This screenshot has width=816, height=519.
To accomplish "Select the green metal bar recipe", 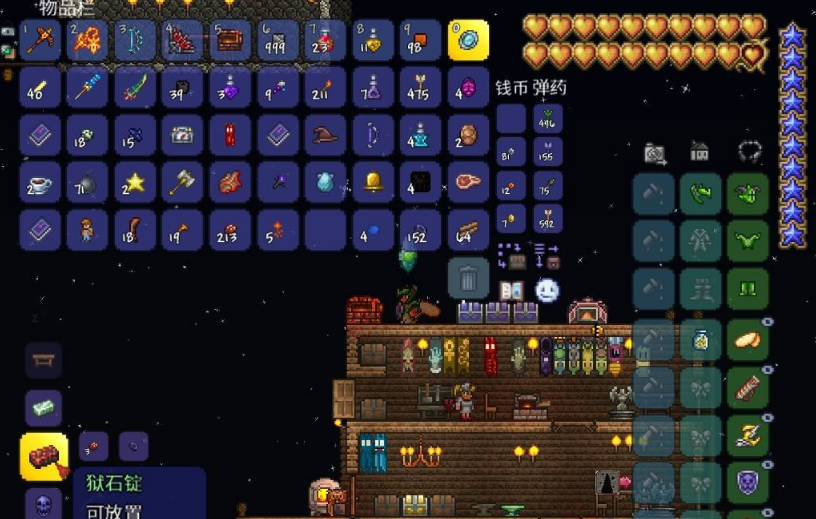I will (43, 407).
